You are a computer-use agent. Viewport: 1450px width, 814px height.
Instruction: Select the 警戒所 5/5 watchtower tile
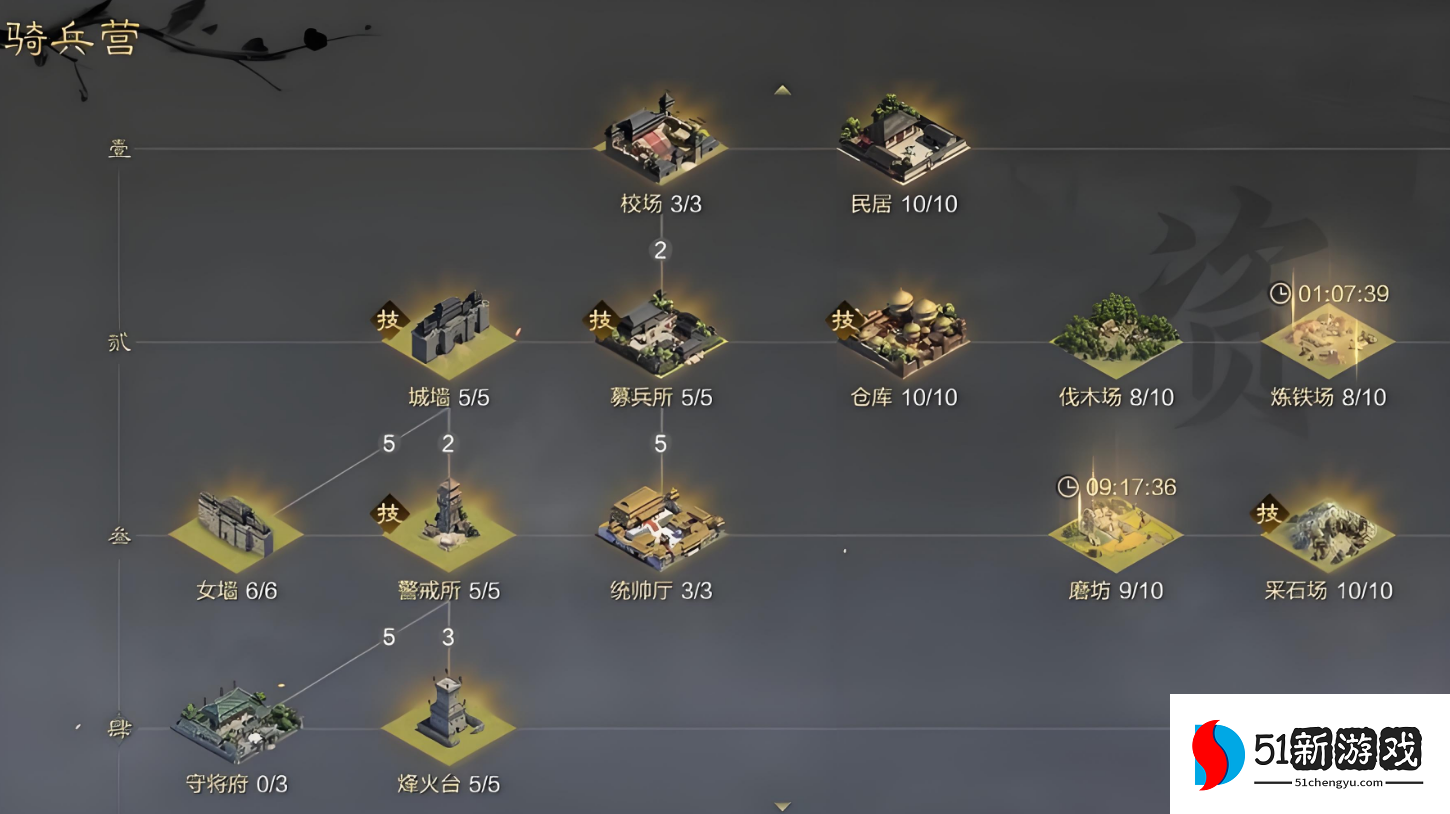point(449,523)
